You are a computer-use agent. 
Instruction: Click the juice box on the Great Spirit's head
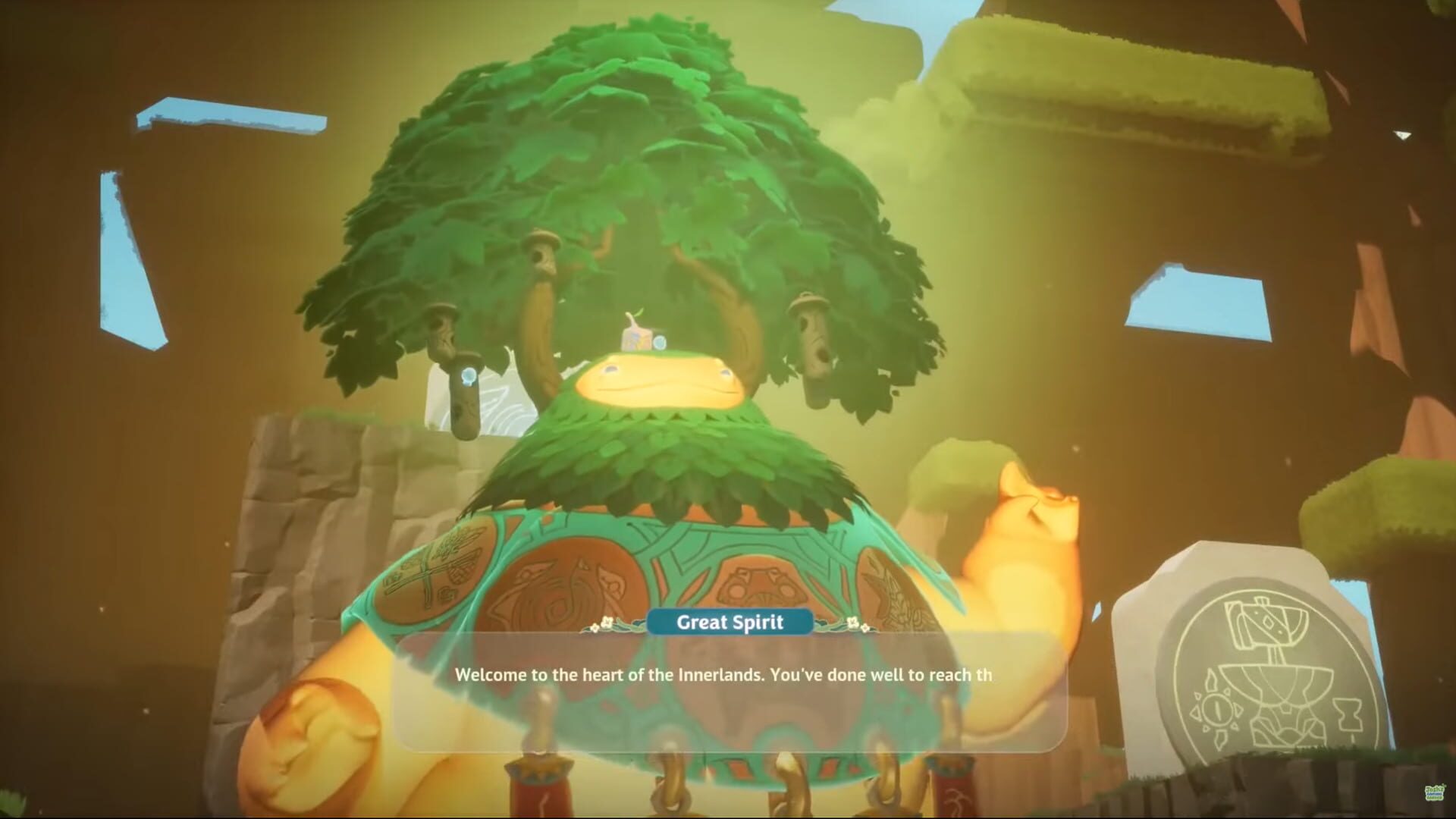coord(635,335)
